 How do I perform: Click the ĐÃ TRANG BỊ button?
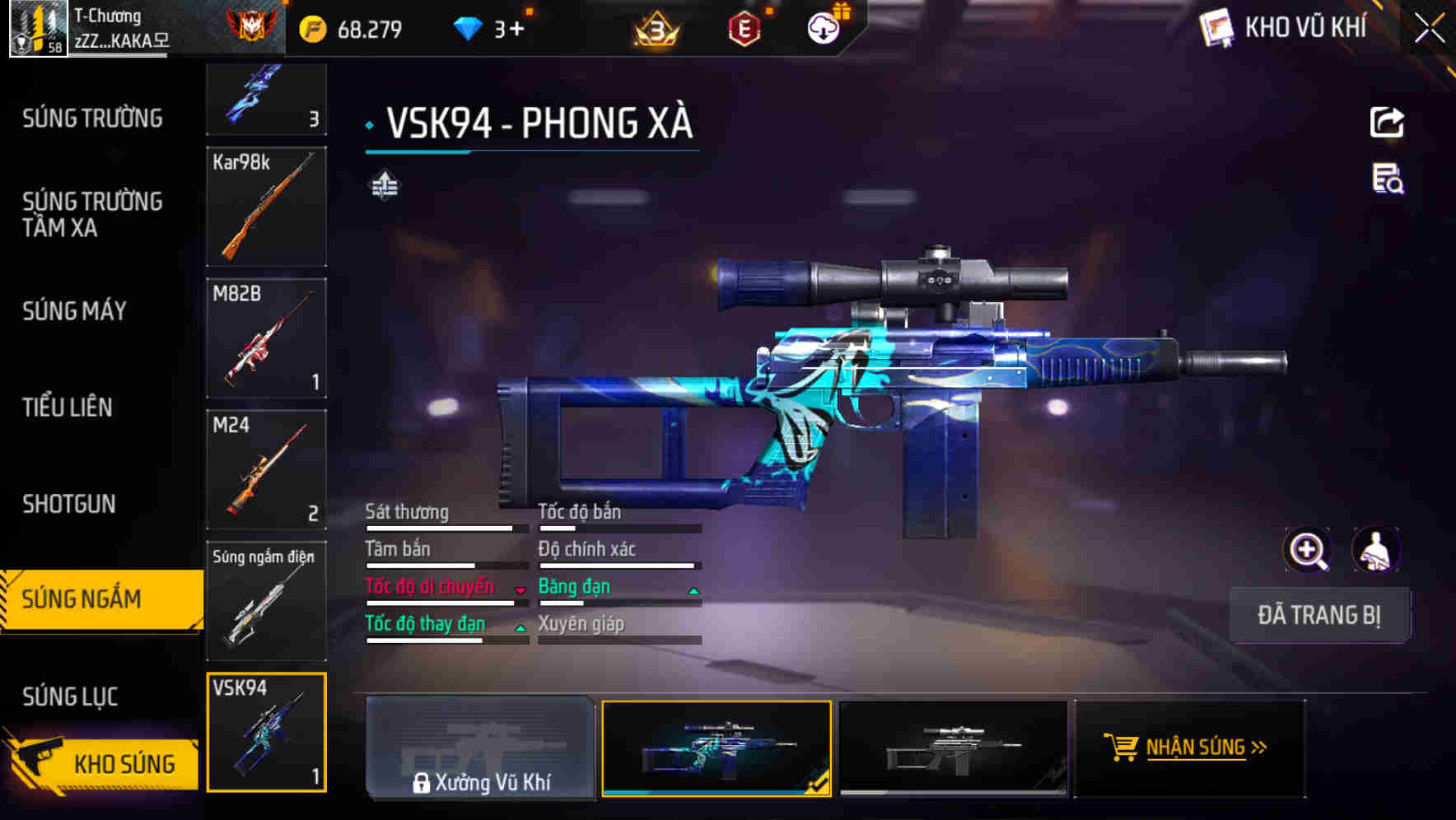pos(1319,615)
